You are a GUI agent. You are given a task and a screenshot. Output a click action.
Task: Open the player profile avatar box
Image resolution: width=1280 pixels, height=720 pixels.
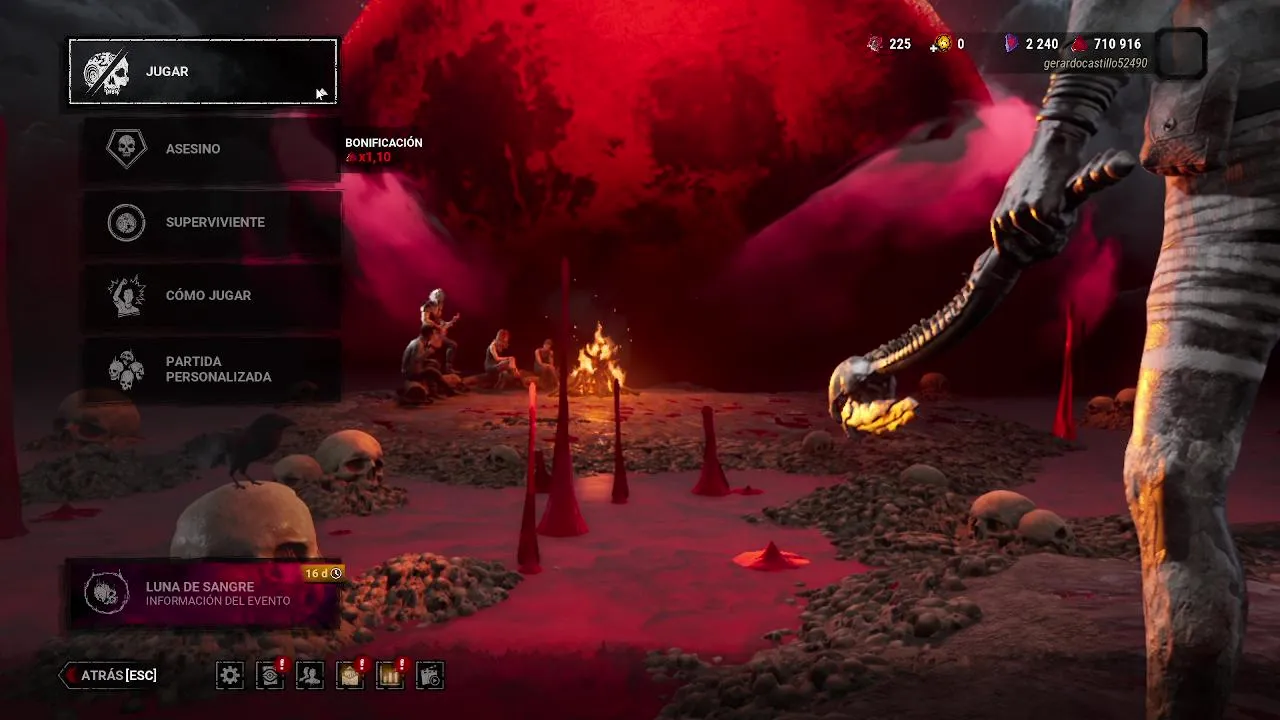click(1180, 53)
